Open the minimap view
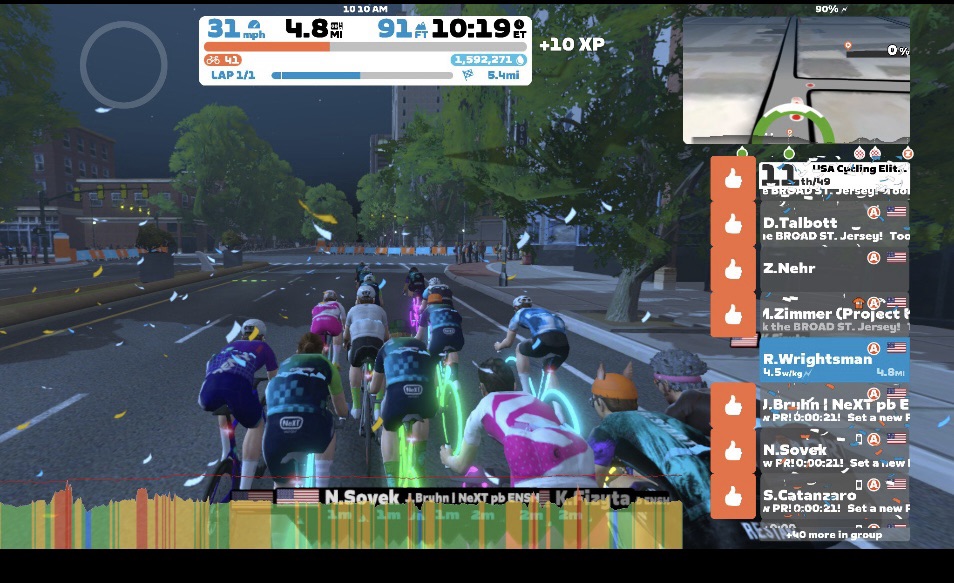Screen dimensions: 954x583 796,80
